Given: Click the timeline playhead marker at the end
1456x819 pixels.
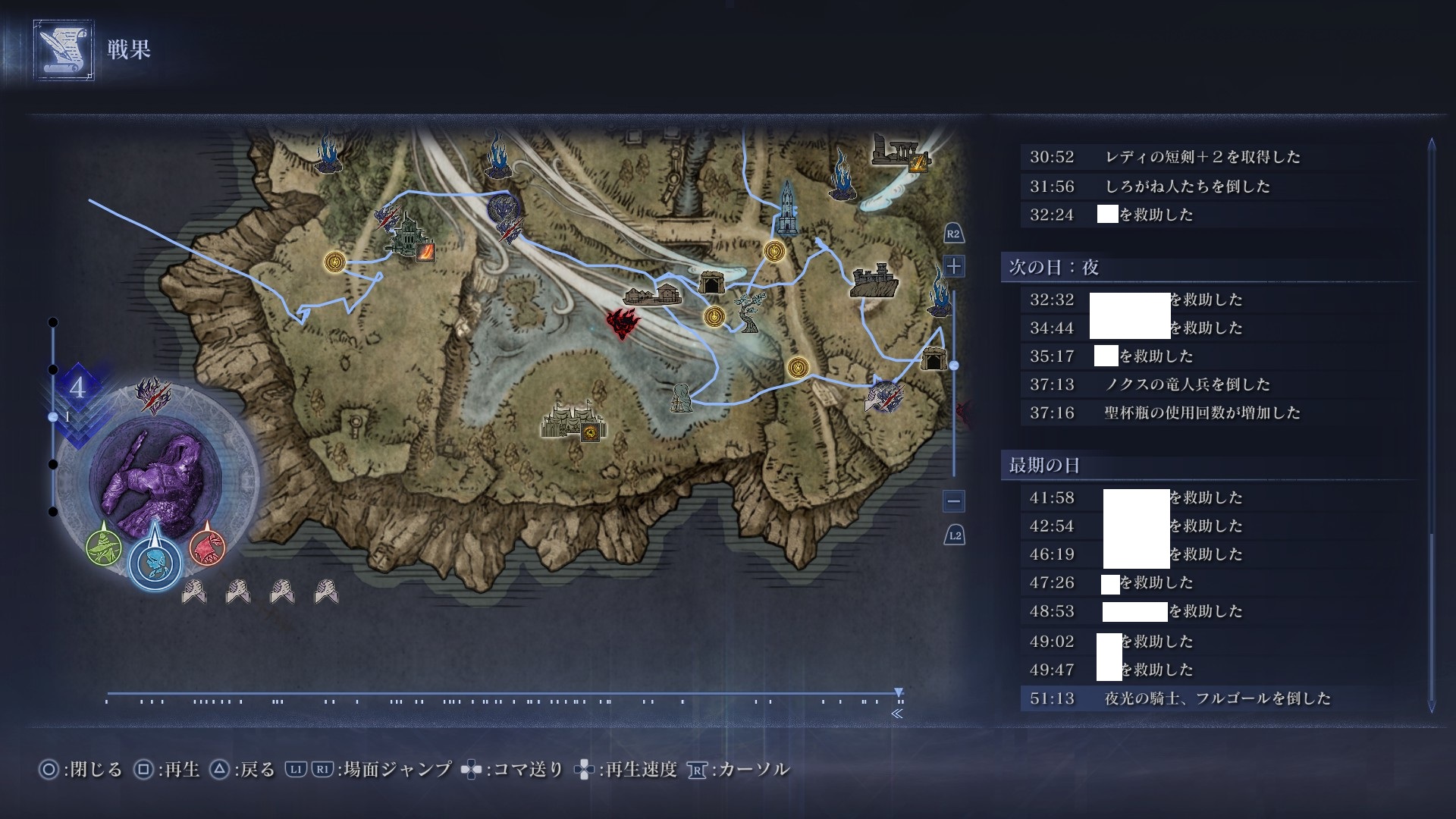Looking at the screenshot, I should 899,692.
